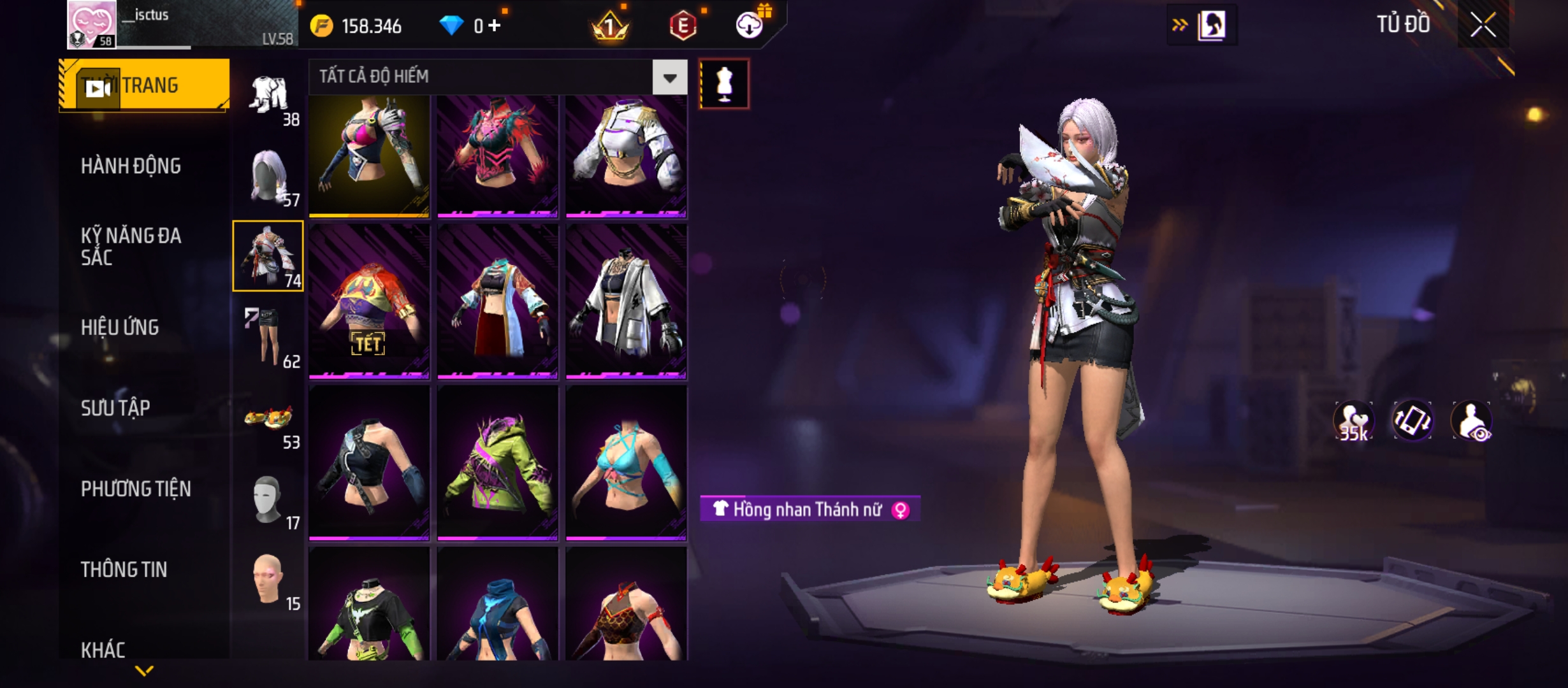Open the shoes category showing 53

point(269,419)
